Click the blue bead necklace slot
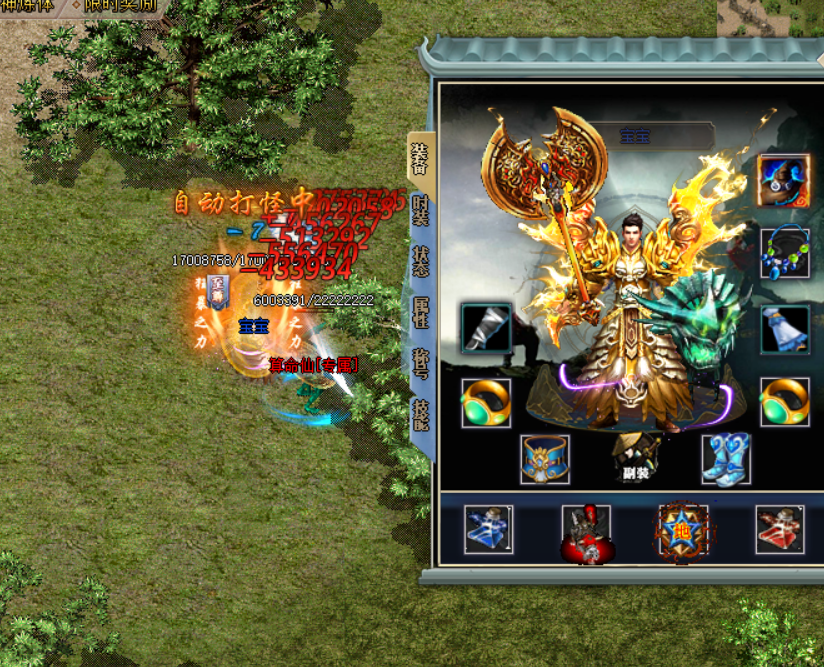This screenshot has height=667, width=824. [x=784, y=254]
